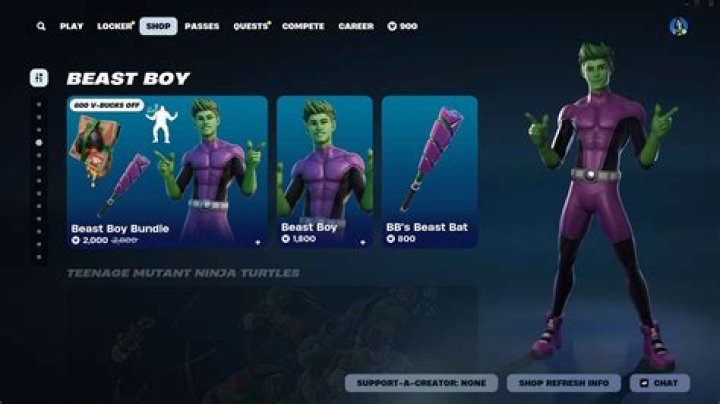Click the 900 V-Bucks balance
Viewport: 720px width, 404px height.
[403, 26]
